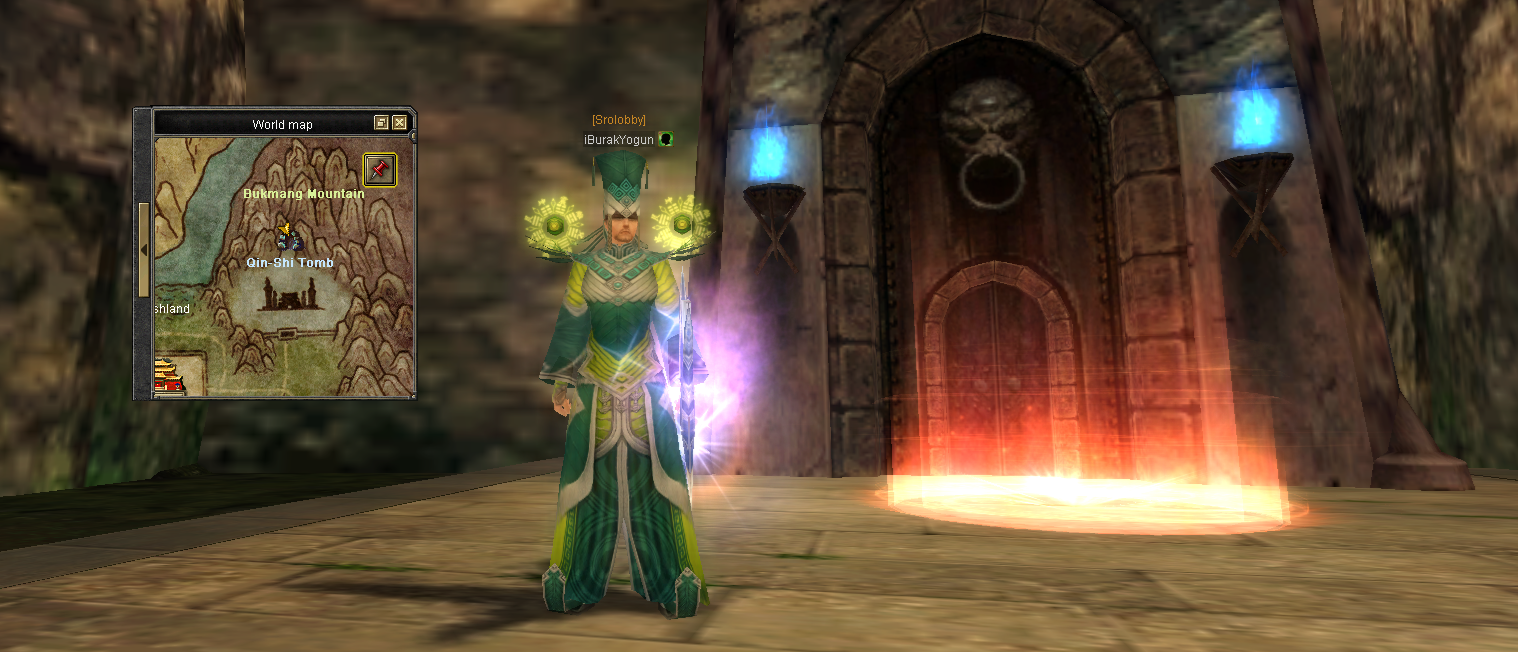Close the World map window
Viewport: 1518px width, 652px height.
pos(400,123)
